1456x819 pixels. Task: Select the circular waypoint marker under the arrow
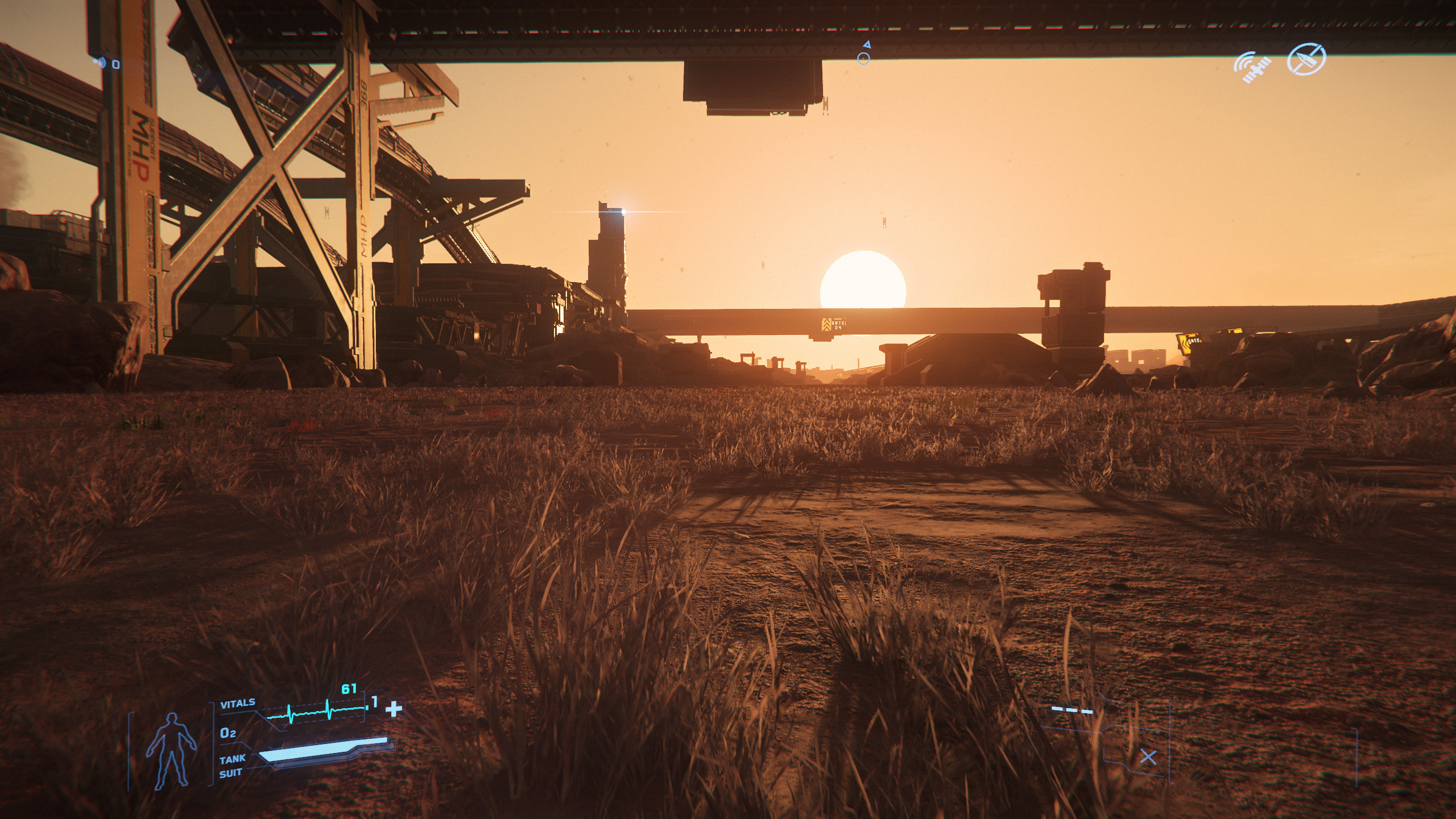863,58
